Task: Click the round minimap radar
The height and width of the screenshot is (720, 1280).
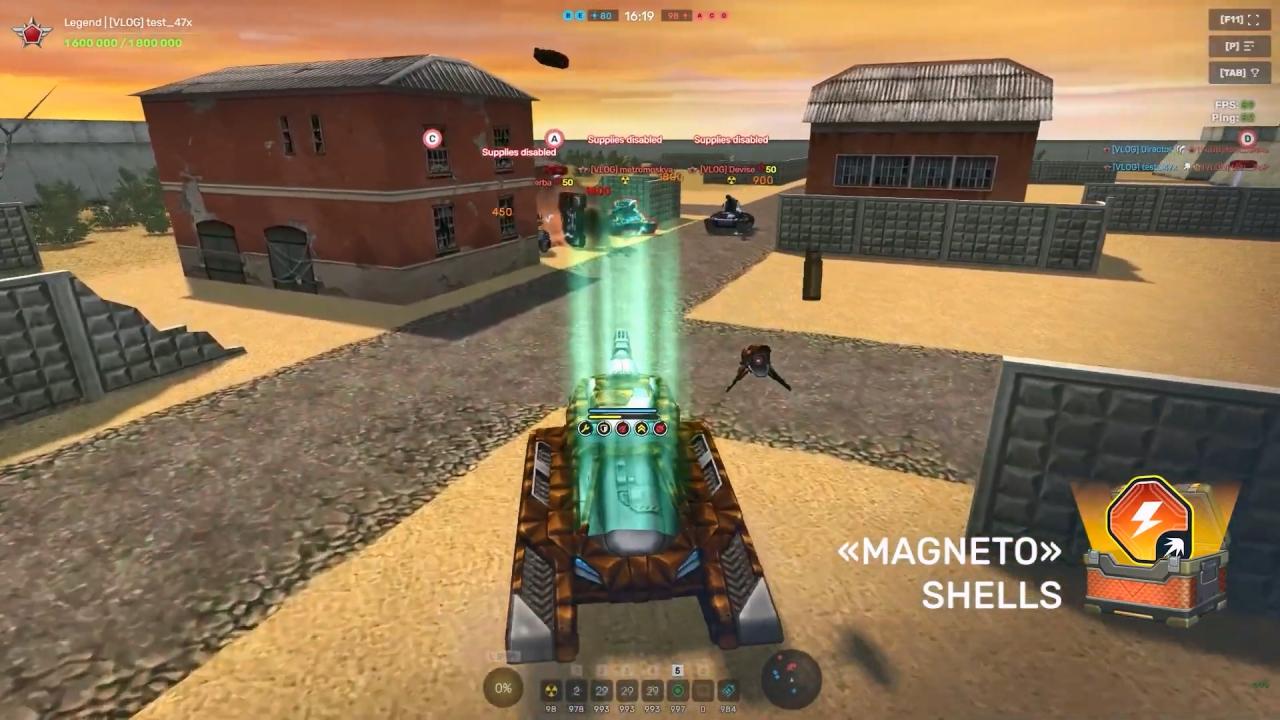Action: [791, 680]
